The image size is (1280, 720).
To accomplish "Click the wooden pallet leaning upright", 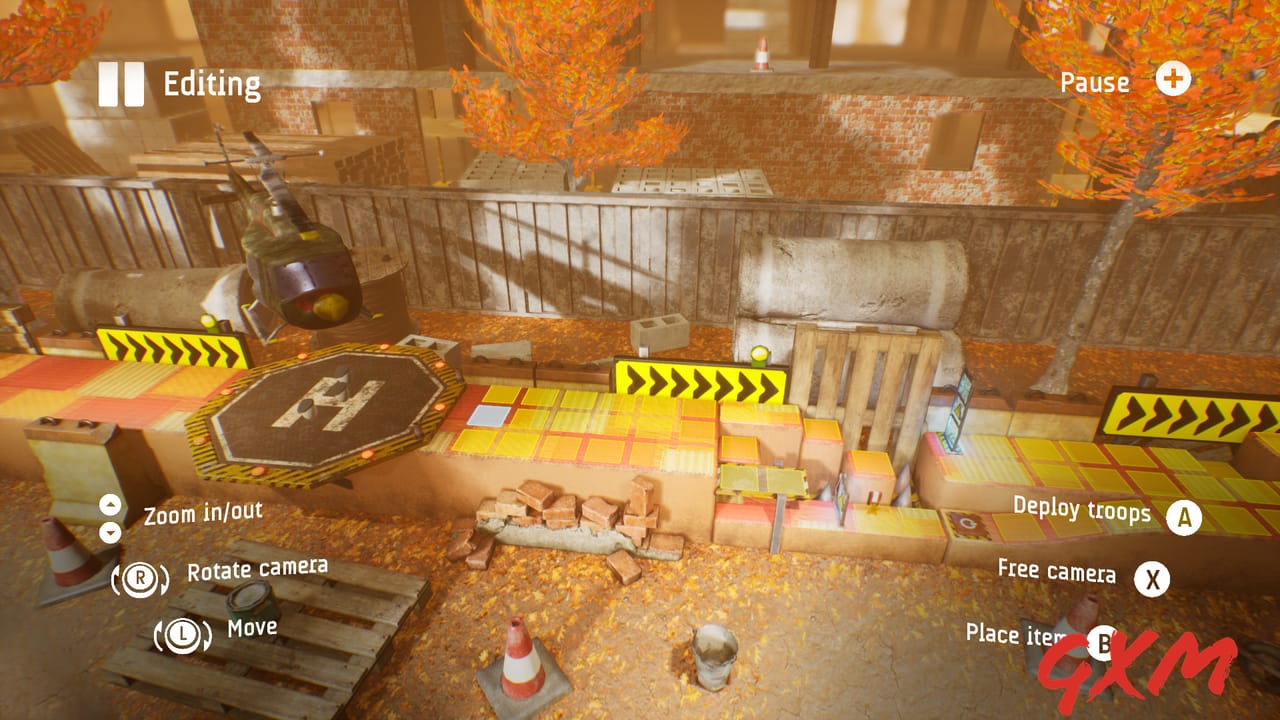I will click(x=860, y=380).
